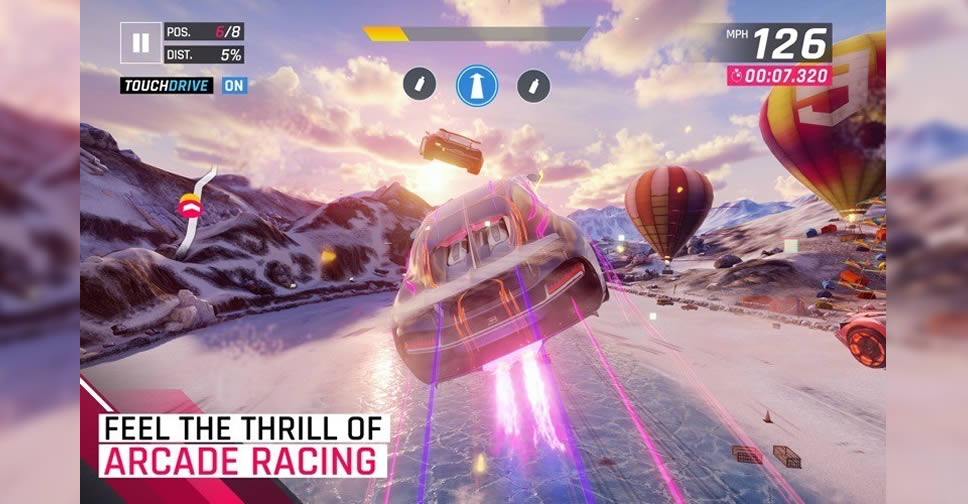Click the track minimap
The image size is (968, 504).
[195, 209]
